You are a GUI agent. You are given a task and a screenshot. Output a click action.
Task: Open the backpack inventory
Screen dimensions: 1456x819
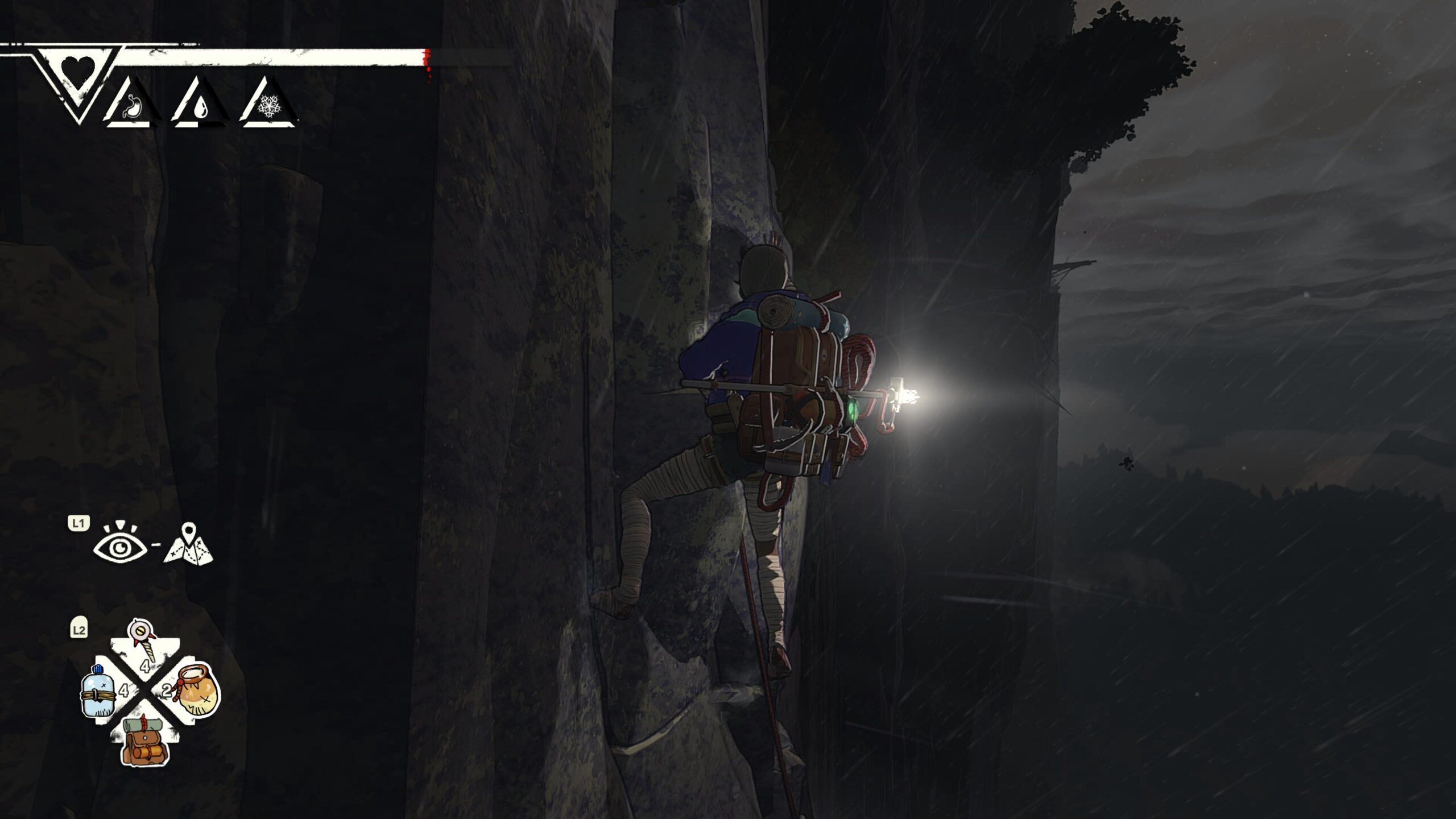click(144, 741)
